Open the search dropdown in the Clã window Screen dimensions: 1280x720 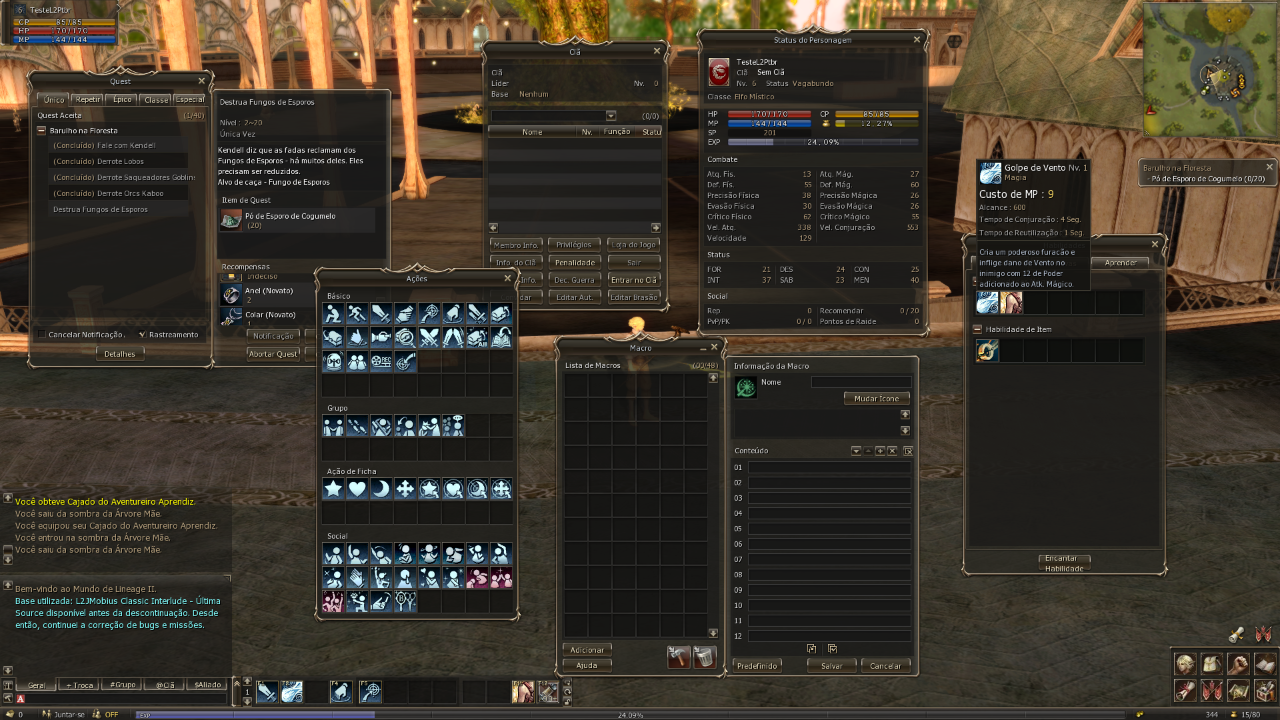[610, 115]
